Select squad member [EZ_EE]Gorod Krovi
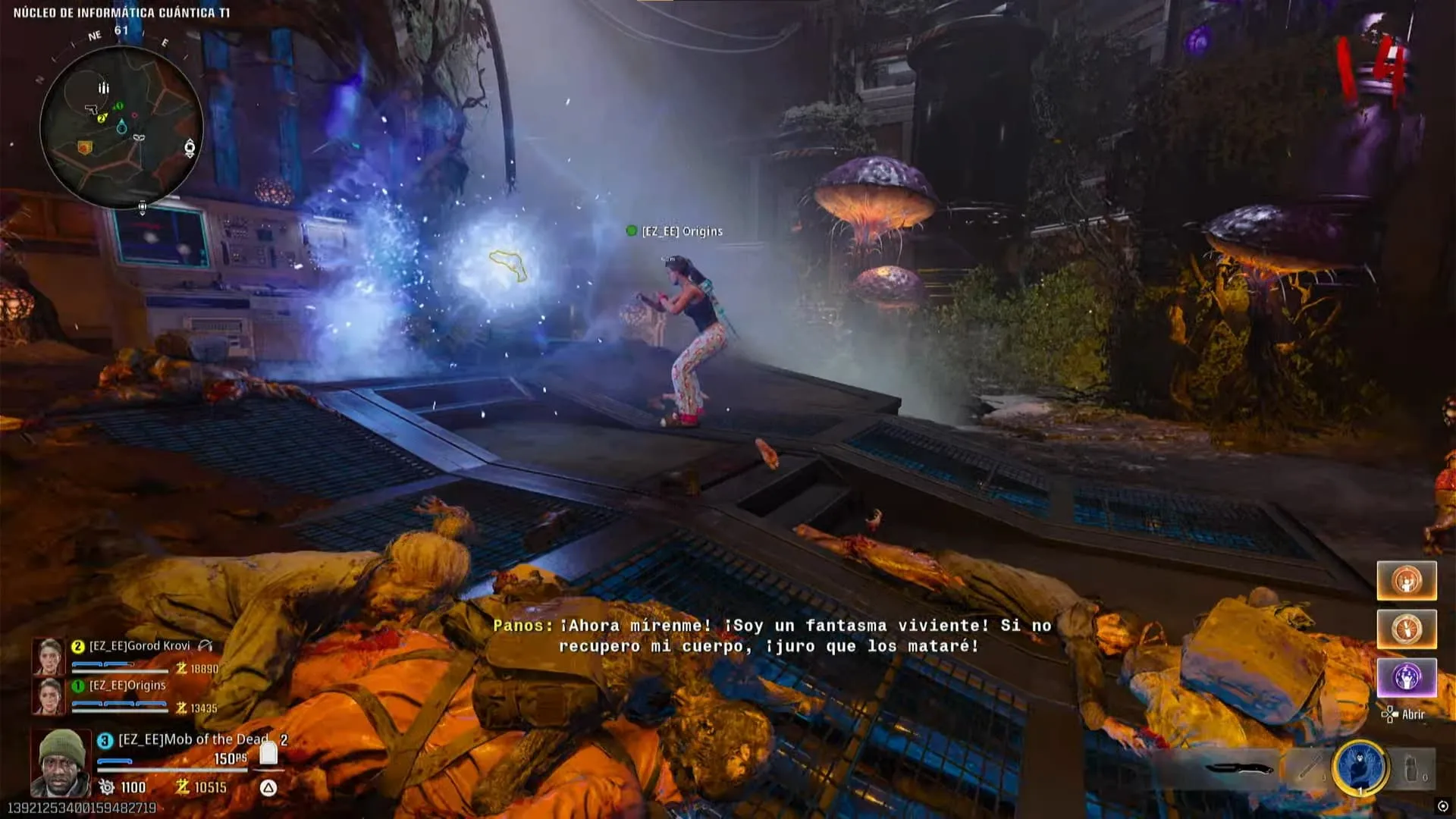This screenshot has width=1456, height=819. [140, 646]
